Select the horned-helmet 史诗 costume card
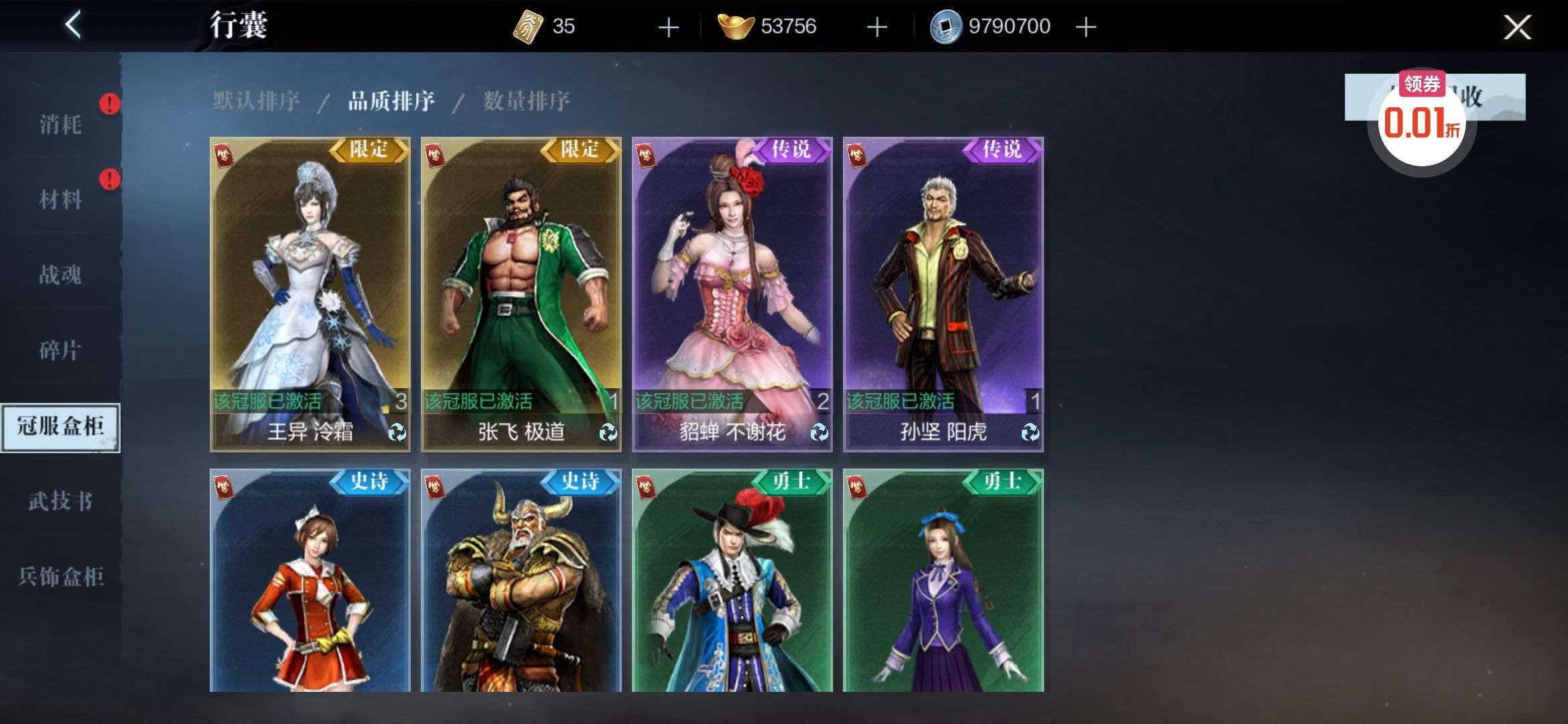Screen dimensions: 1568x724 click(521, 580)
